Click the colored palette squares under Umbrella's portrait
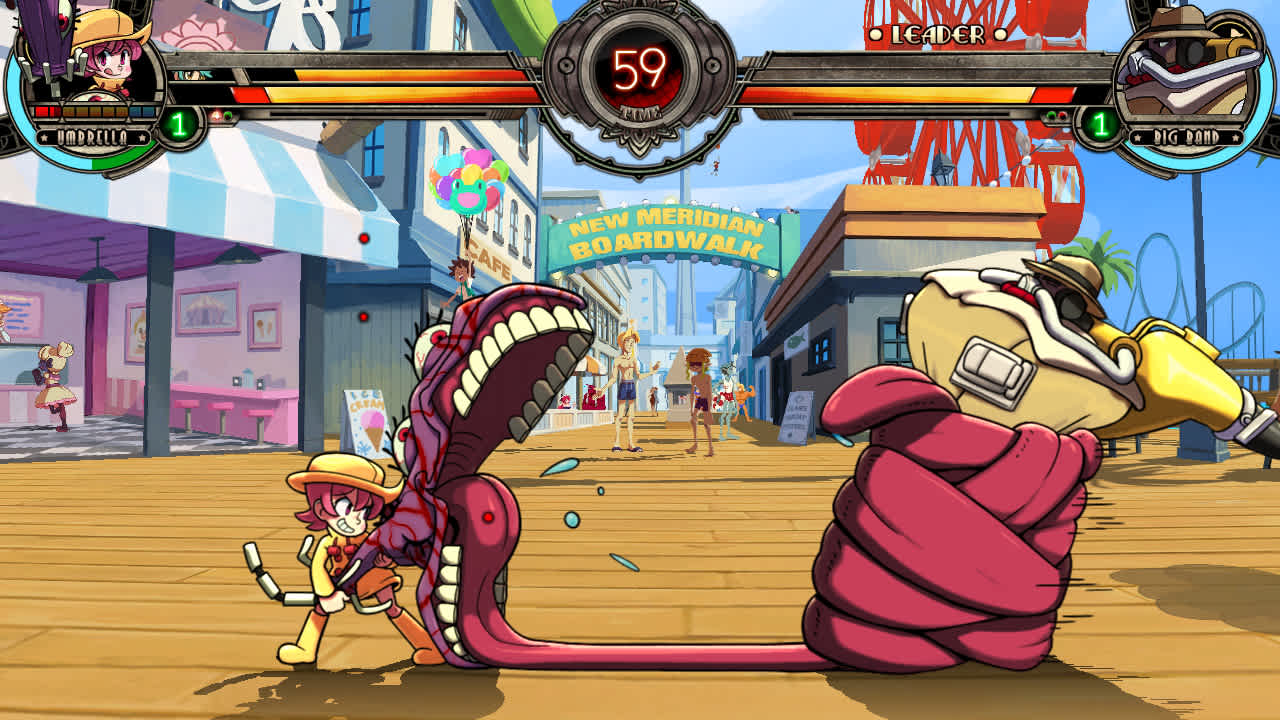 coord(95,110)
